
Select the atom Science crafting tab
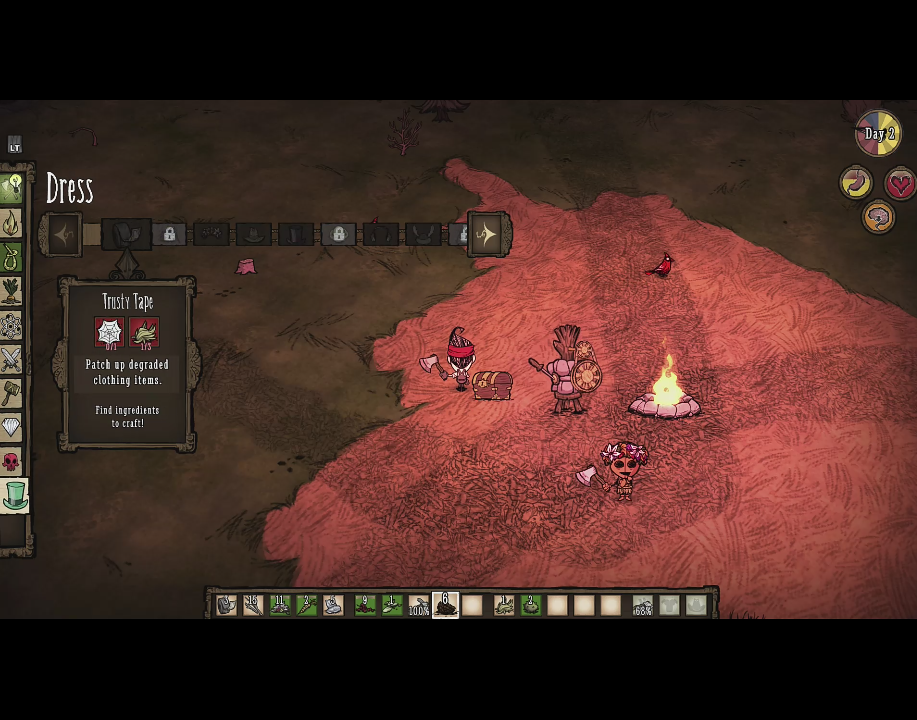pyautogui.click(x=12, y=326)
